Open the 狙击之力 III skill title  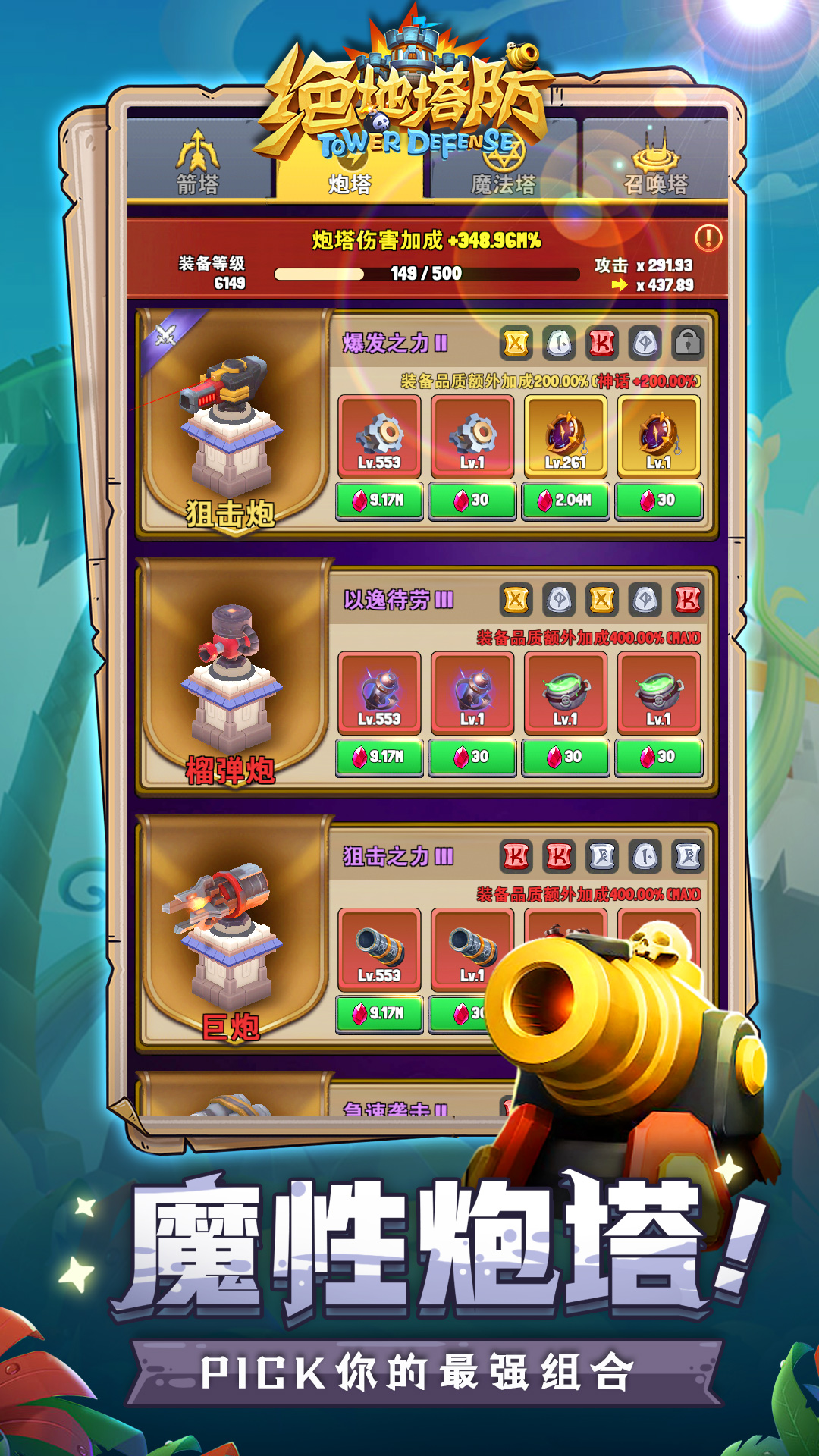click(398, 857)
